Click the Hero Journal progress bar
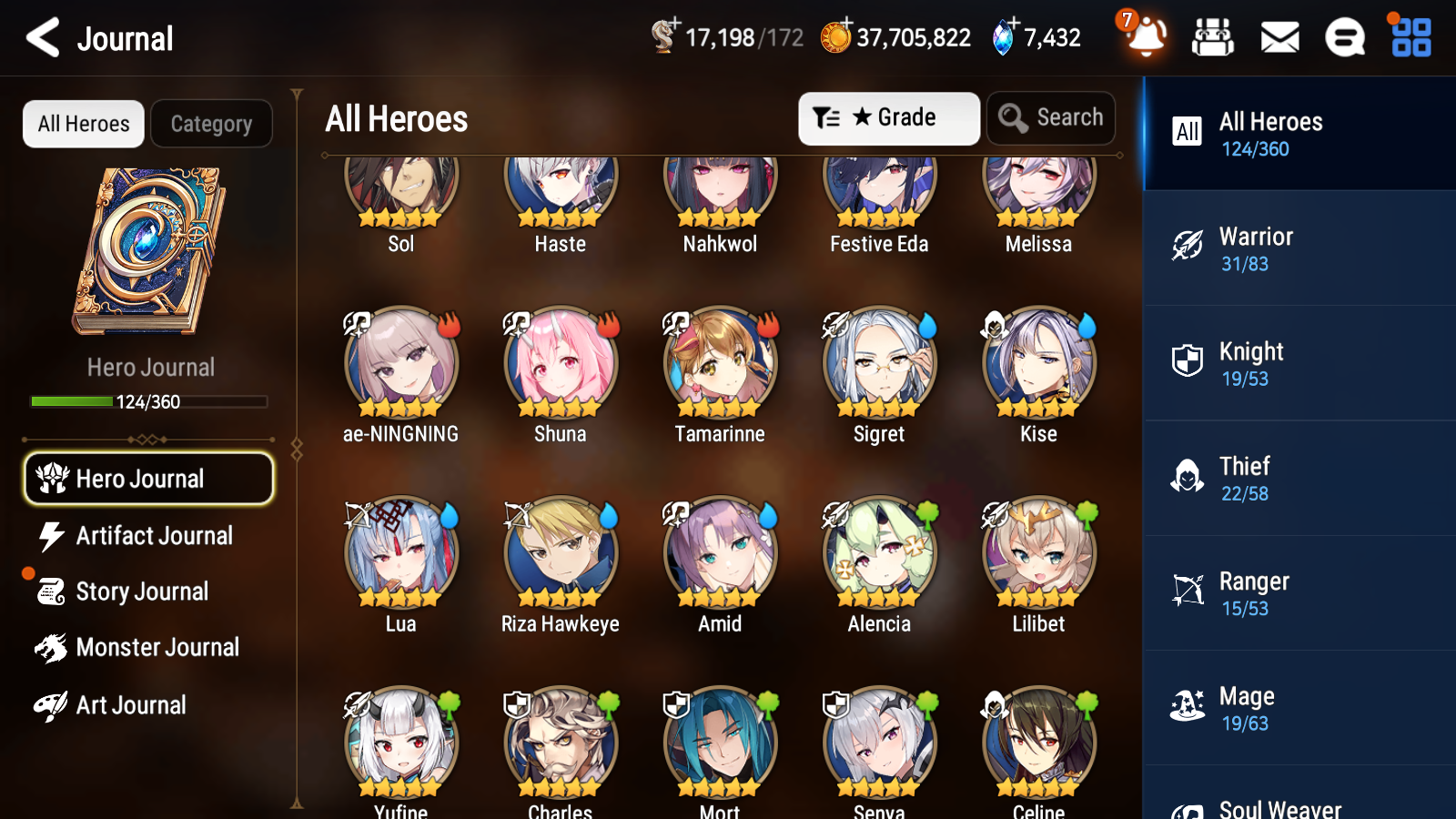Viewport: 1456px width, 819px height. click(149, 401)
